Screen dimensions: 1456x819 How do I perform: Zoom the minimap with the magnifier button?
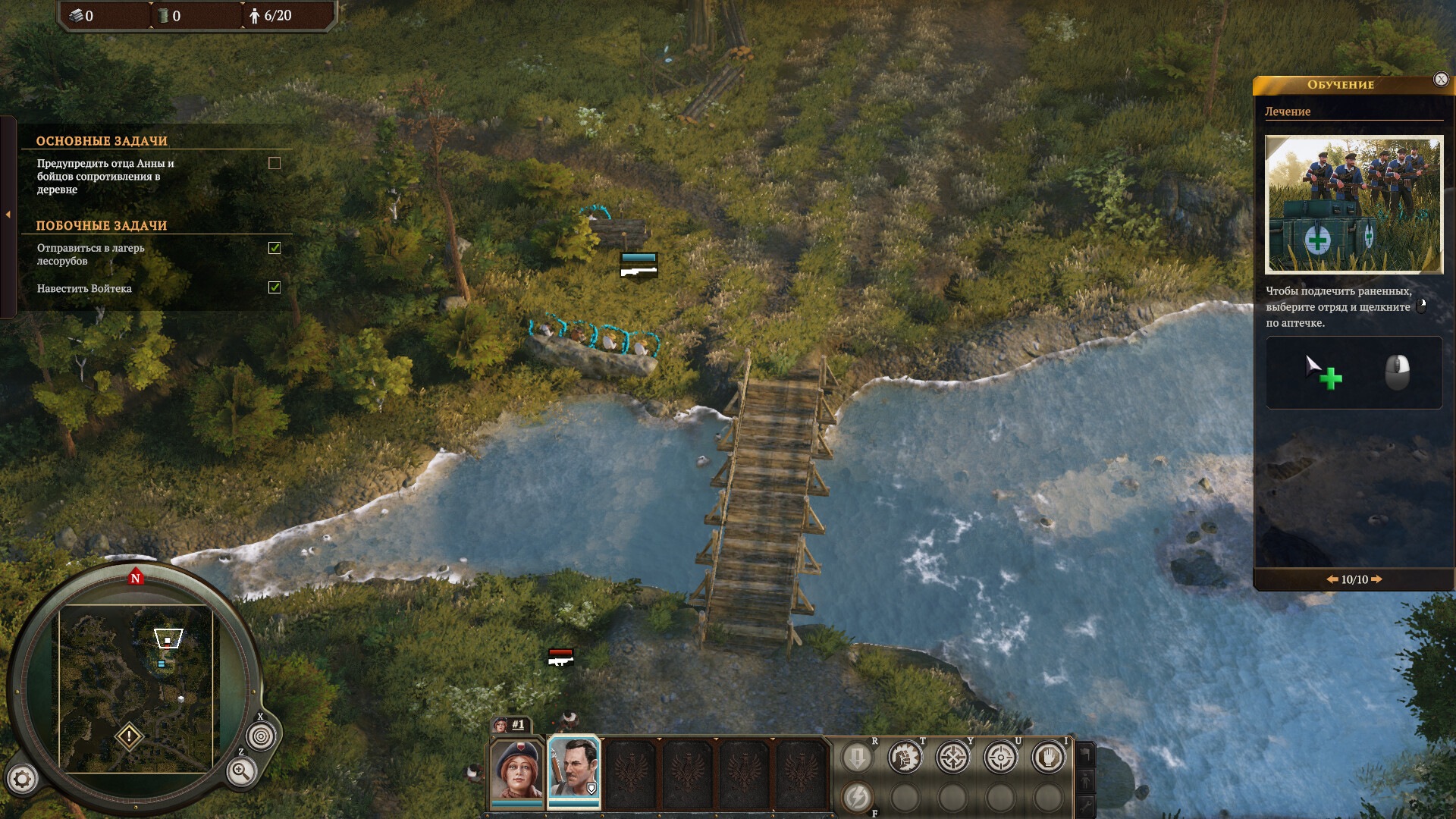pos(241,772)
